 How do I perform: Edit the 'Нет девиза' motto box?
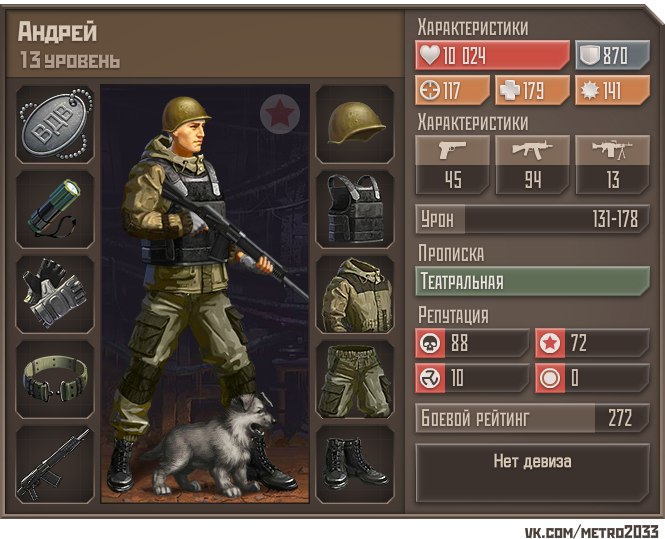[532, 462]
